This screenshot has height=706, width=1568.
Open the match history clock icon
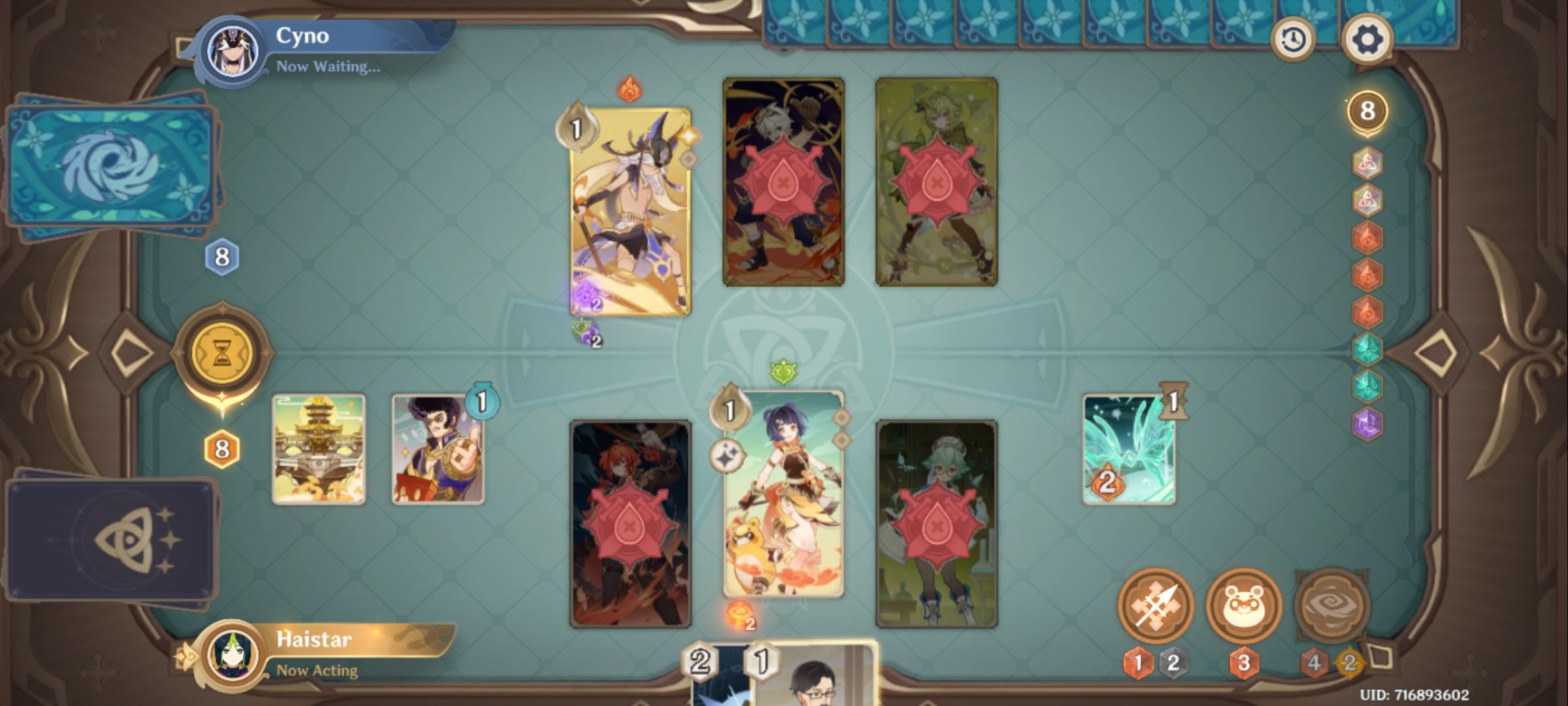point(1294,39)
